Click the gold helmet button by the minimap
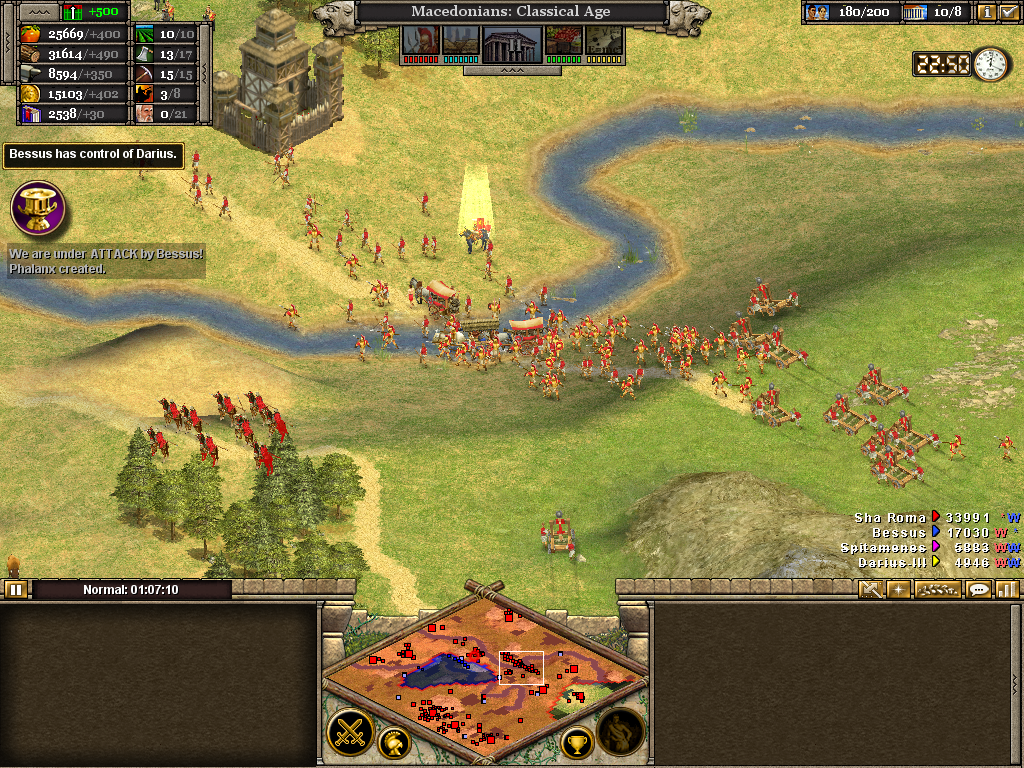This screenshot has height=768, width=1024. [394, 742]
